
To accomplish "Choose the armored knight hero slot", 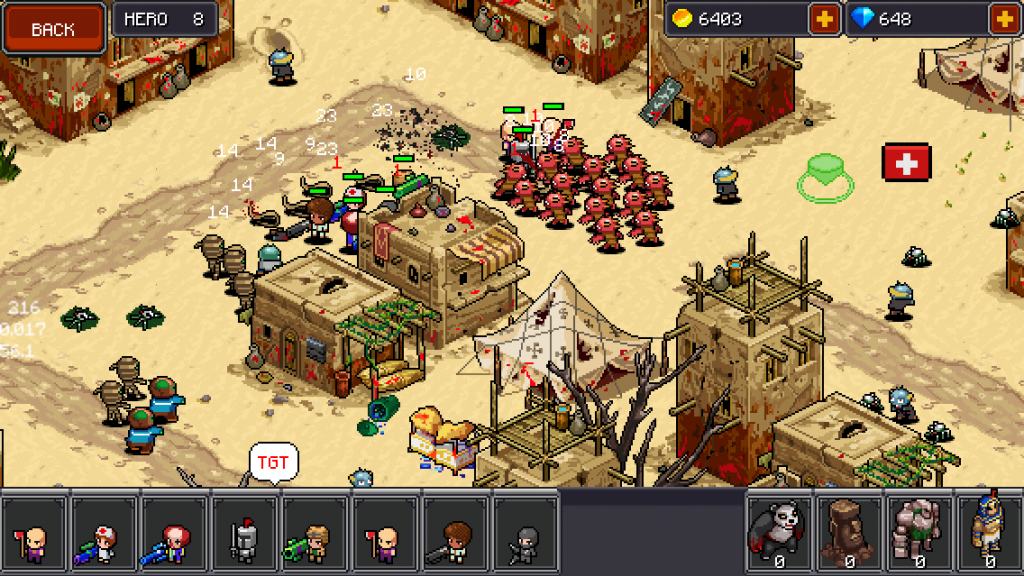I will tap(244, 534).
